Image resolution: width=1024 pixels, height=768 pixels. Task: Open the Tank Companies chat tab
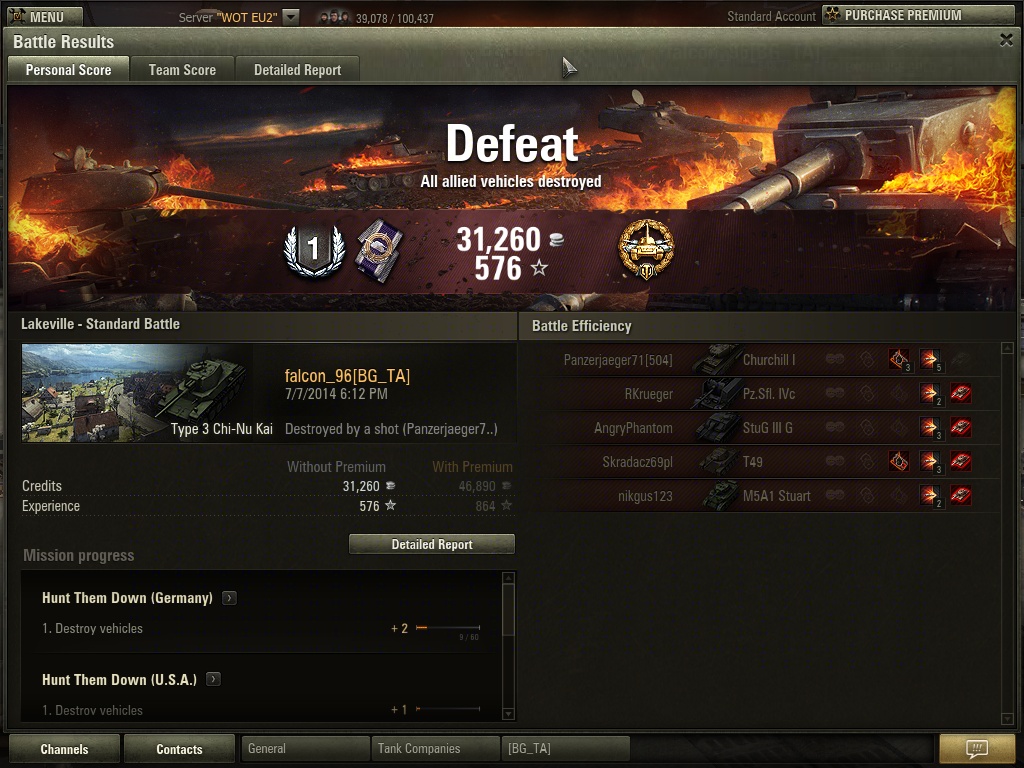click(434, 748)
